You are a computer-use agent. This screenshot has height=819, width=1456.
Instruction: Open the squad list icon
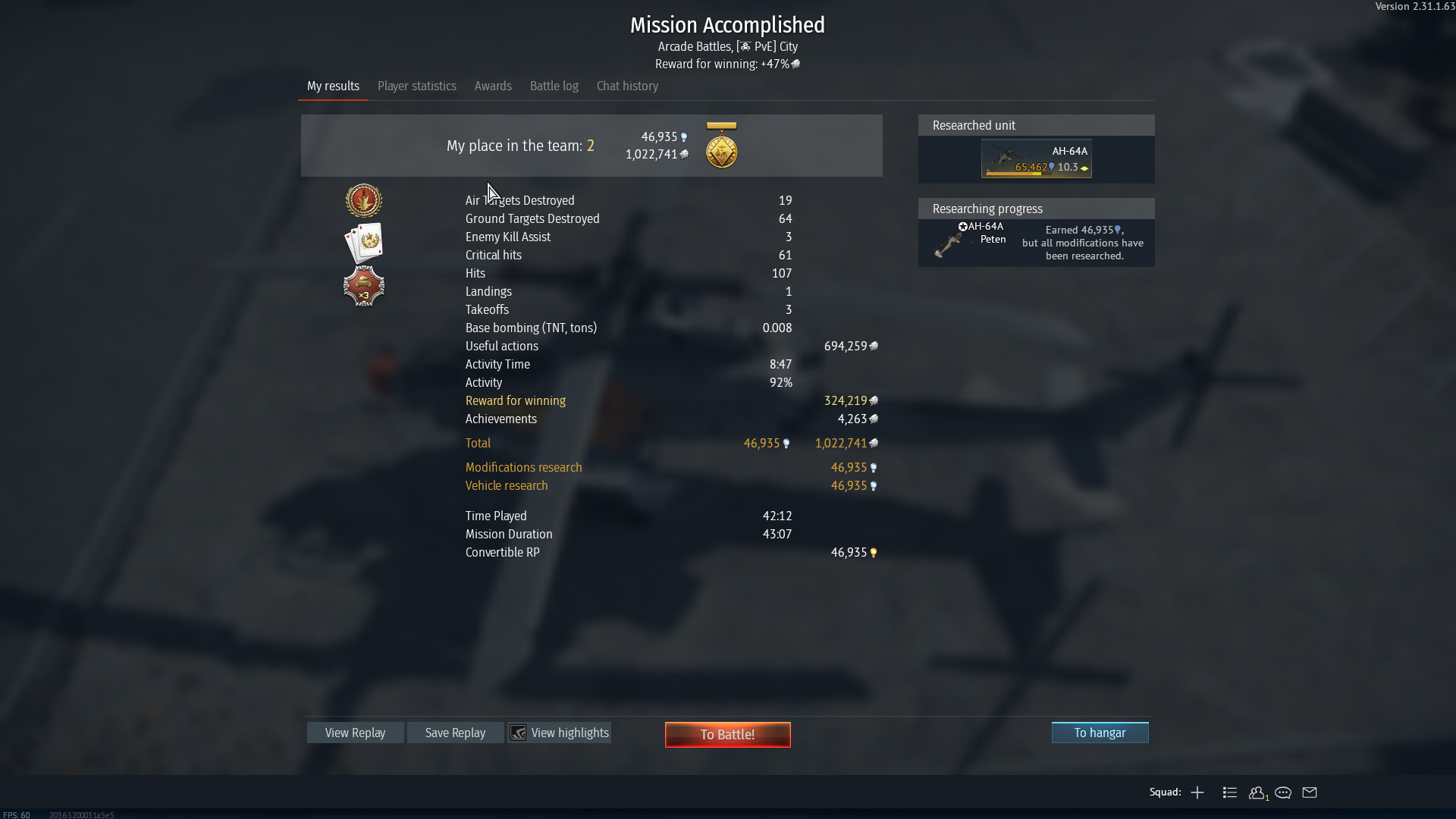click(1229, 792)
